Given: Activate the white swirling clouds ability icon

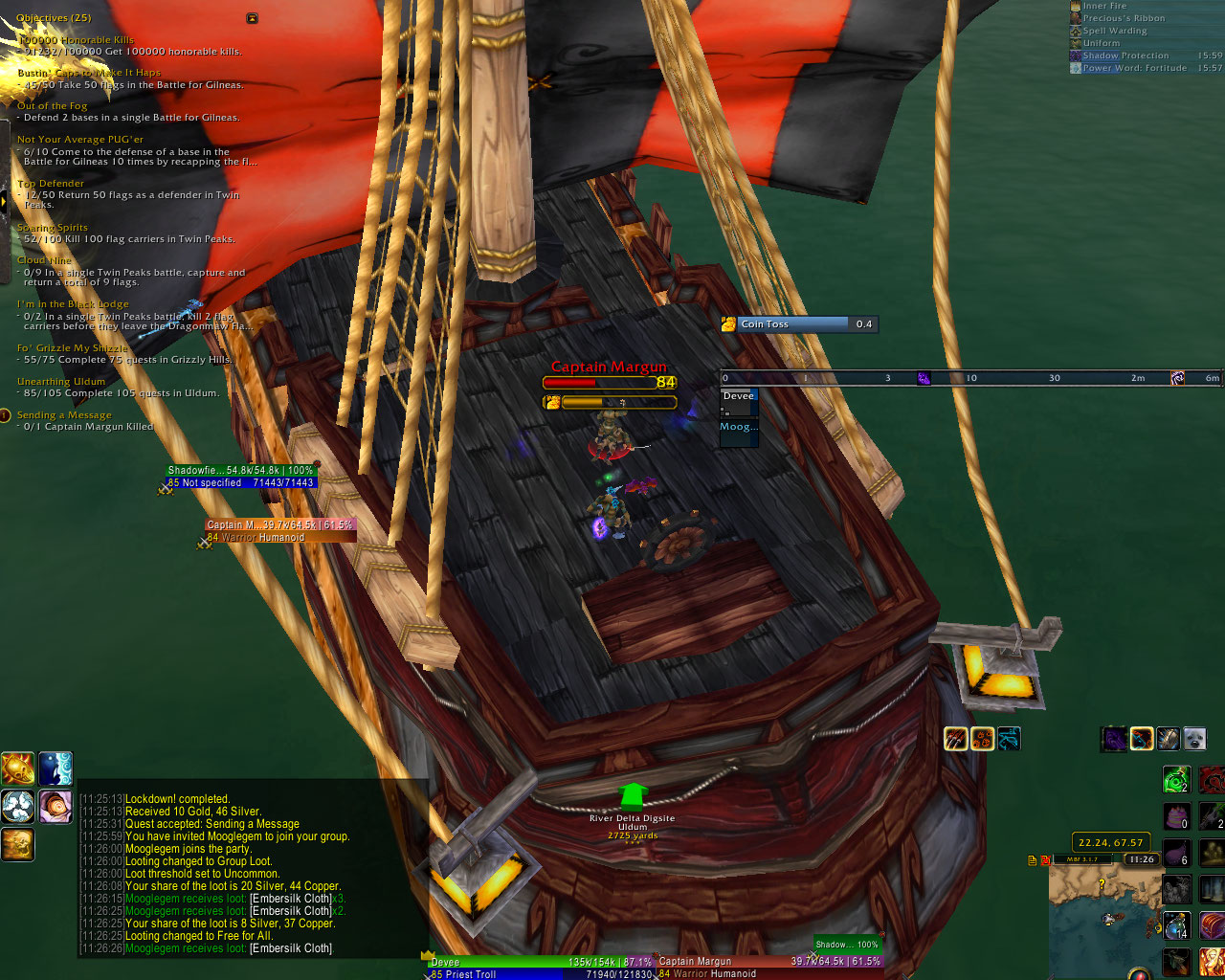Looking at the screenshot, I should pos(18,807).
